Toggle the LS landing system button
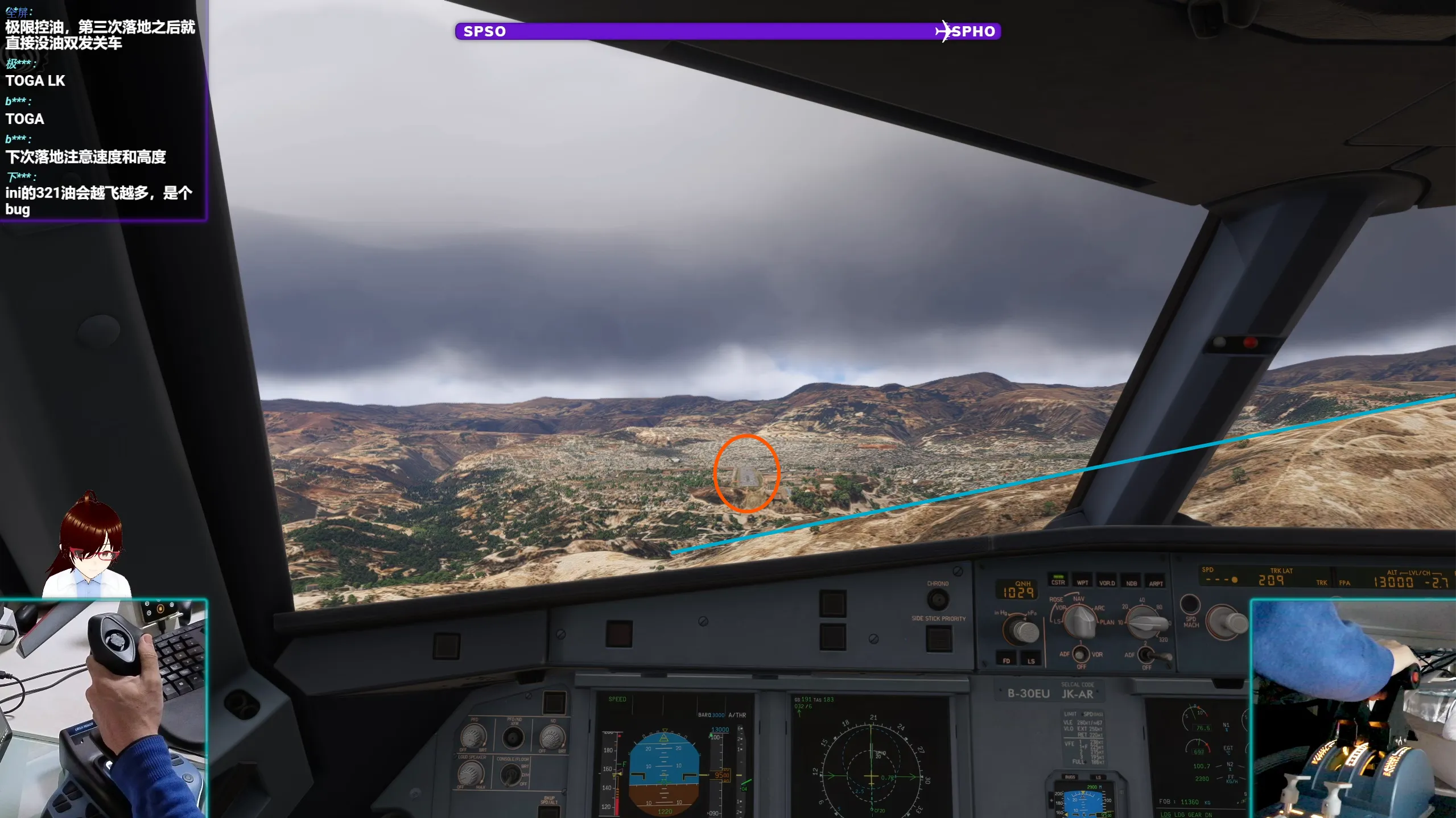The width and height of the screenshot is (1456, 818). (x=1031, y=660)
